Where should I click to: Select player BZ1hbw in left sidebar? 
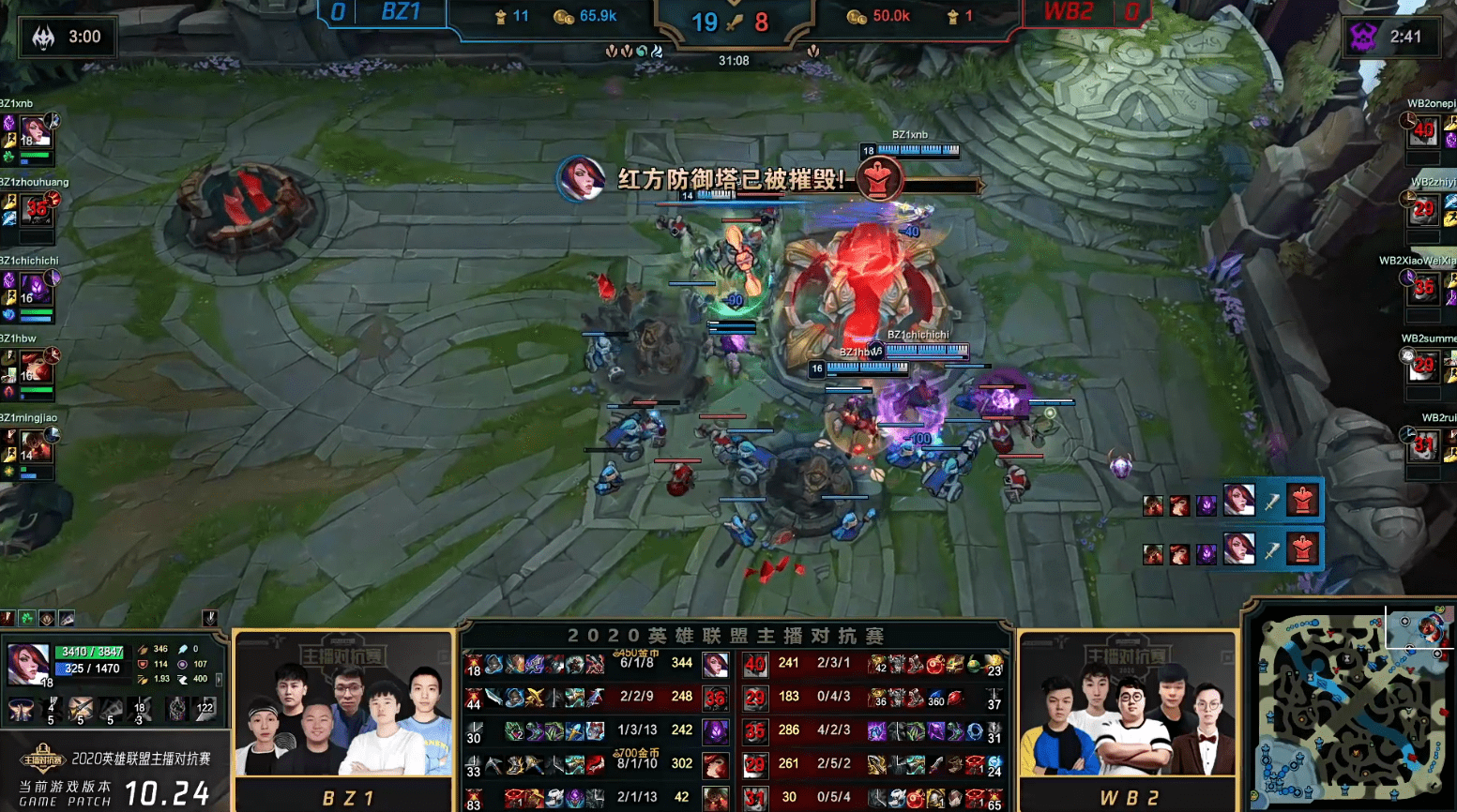click(36, 366)
